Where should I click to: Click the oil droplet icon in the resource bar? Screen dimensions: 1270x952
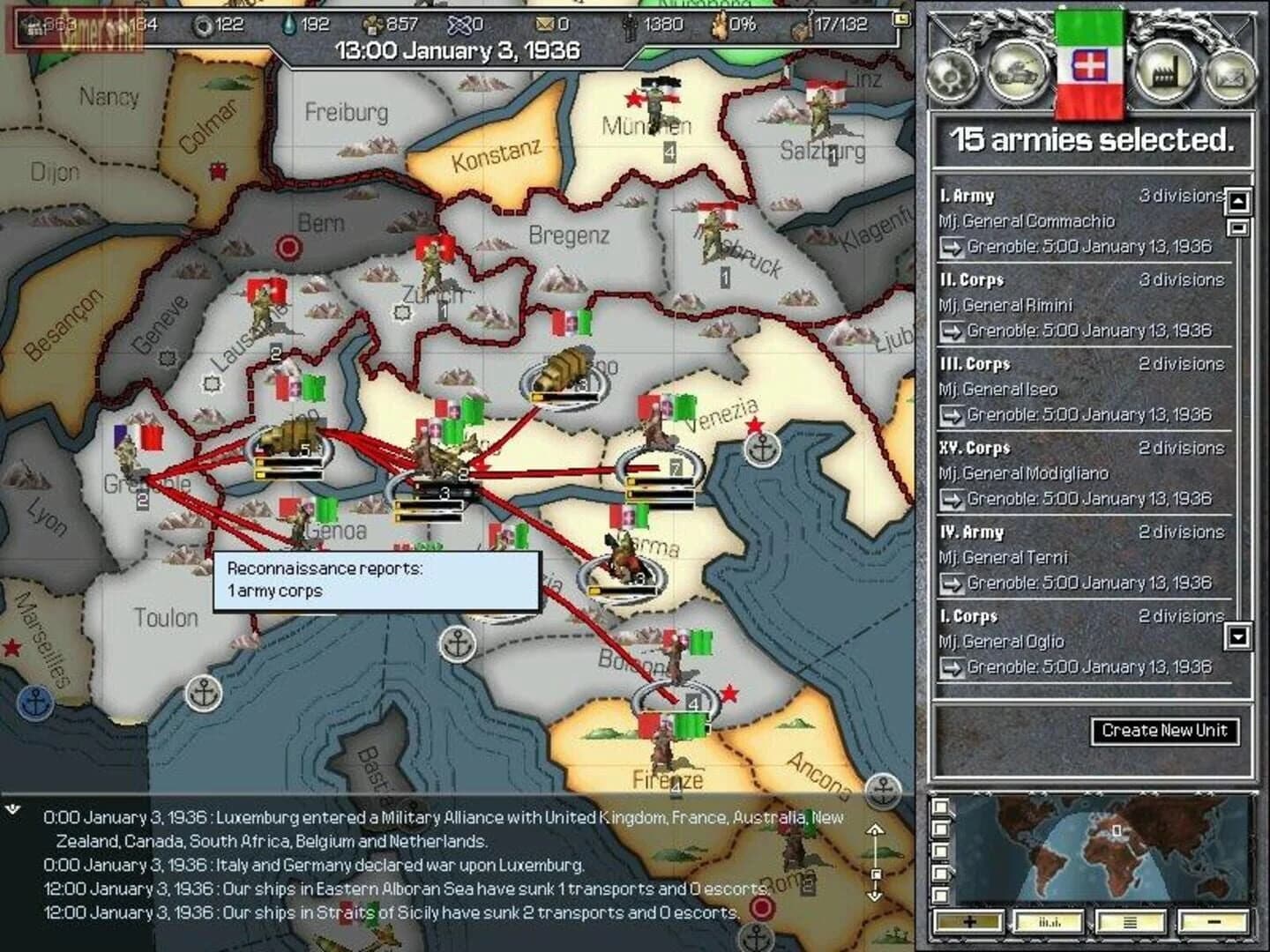coord(291,26)
